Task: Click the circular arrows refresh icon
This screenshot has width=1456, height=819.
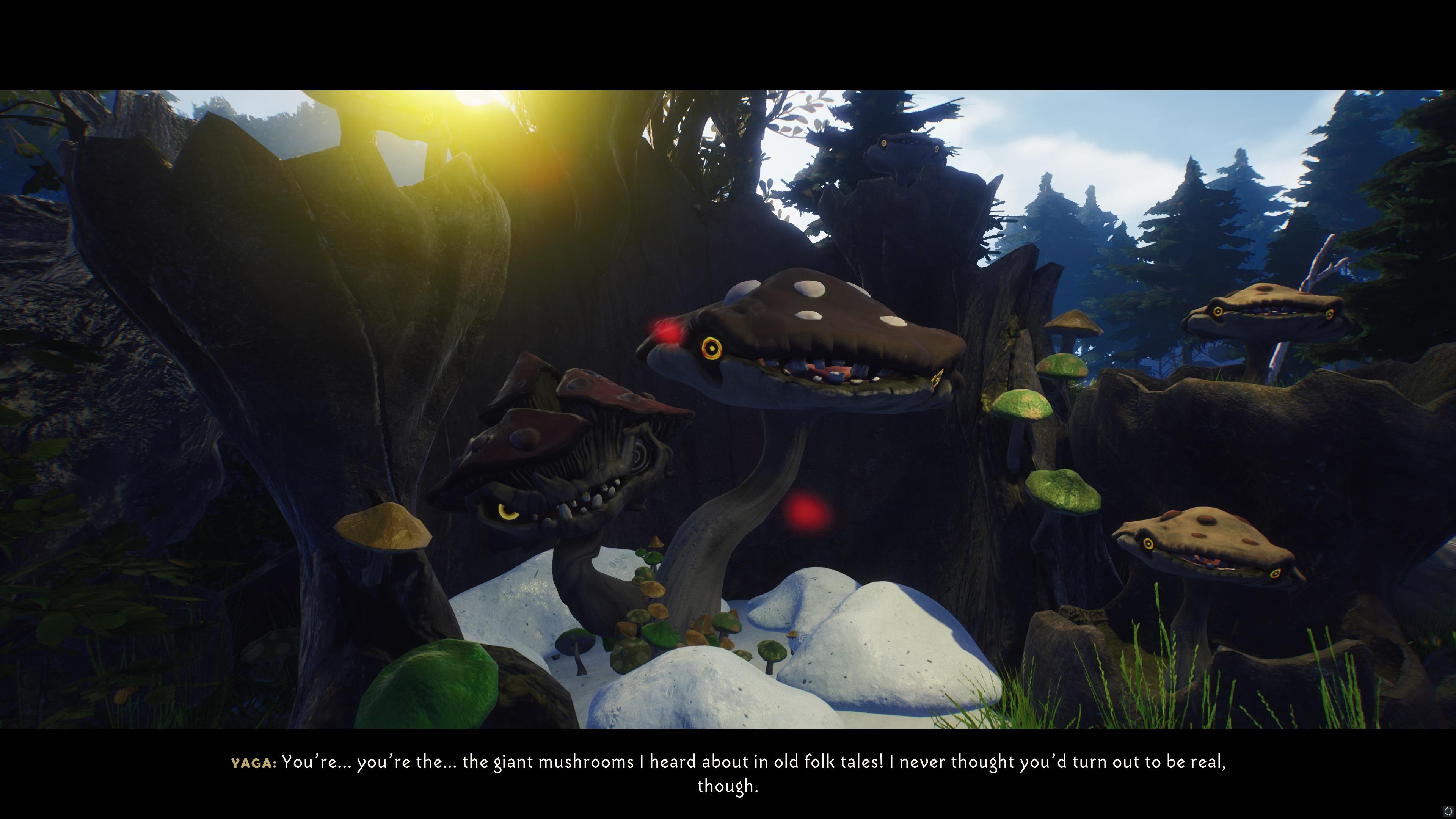Action: [x=1448, y=812]
